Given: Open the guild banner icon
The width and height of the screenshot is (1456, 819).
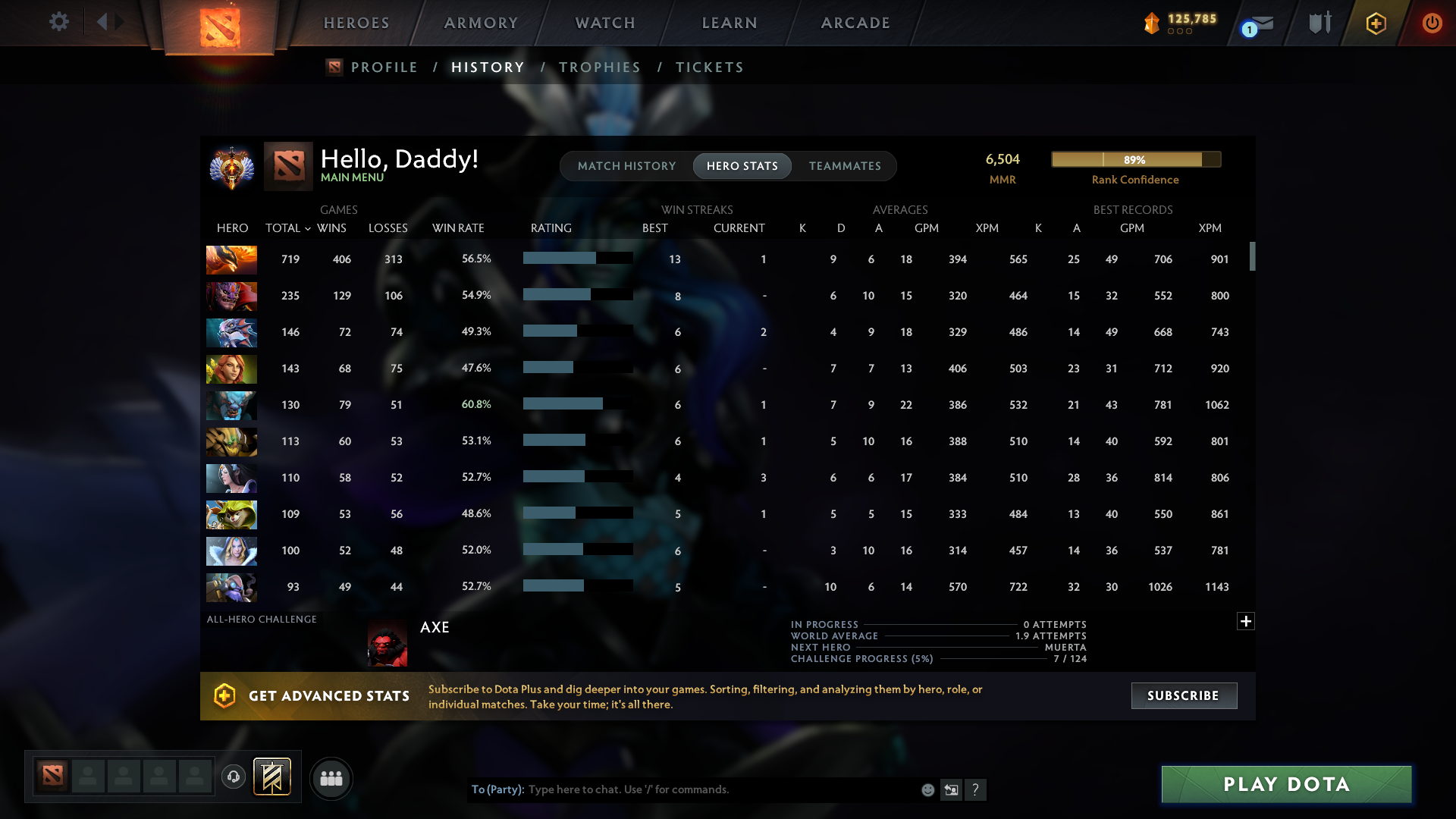Looking at the screenshot, I should tap(271, 777).
